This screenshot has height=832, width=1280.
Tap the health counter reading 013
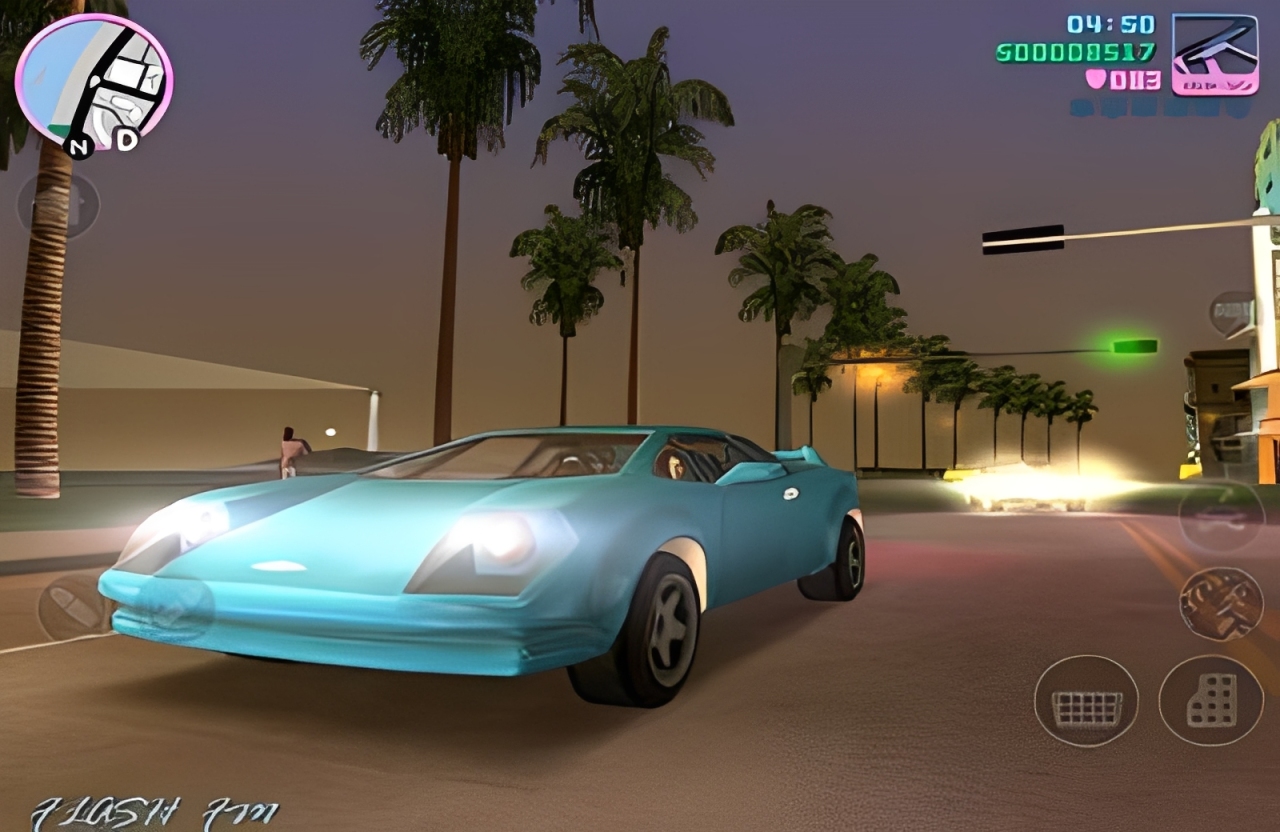pyautogui.click(x=1136, y=81)
